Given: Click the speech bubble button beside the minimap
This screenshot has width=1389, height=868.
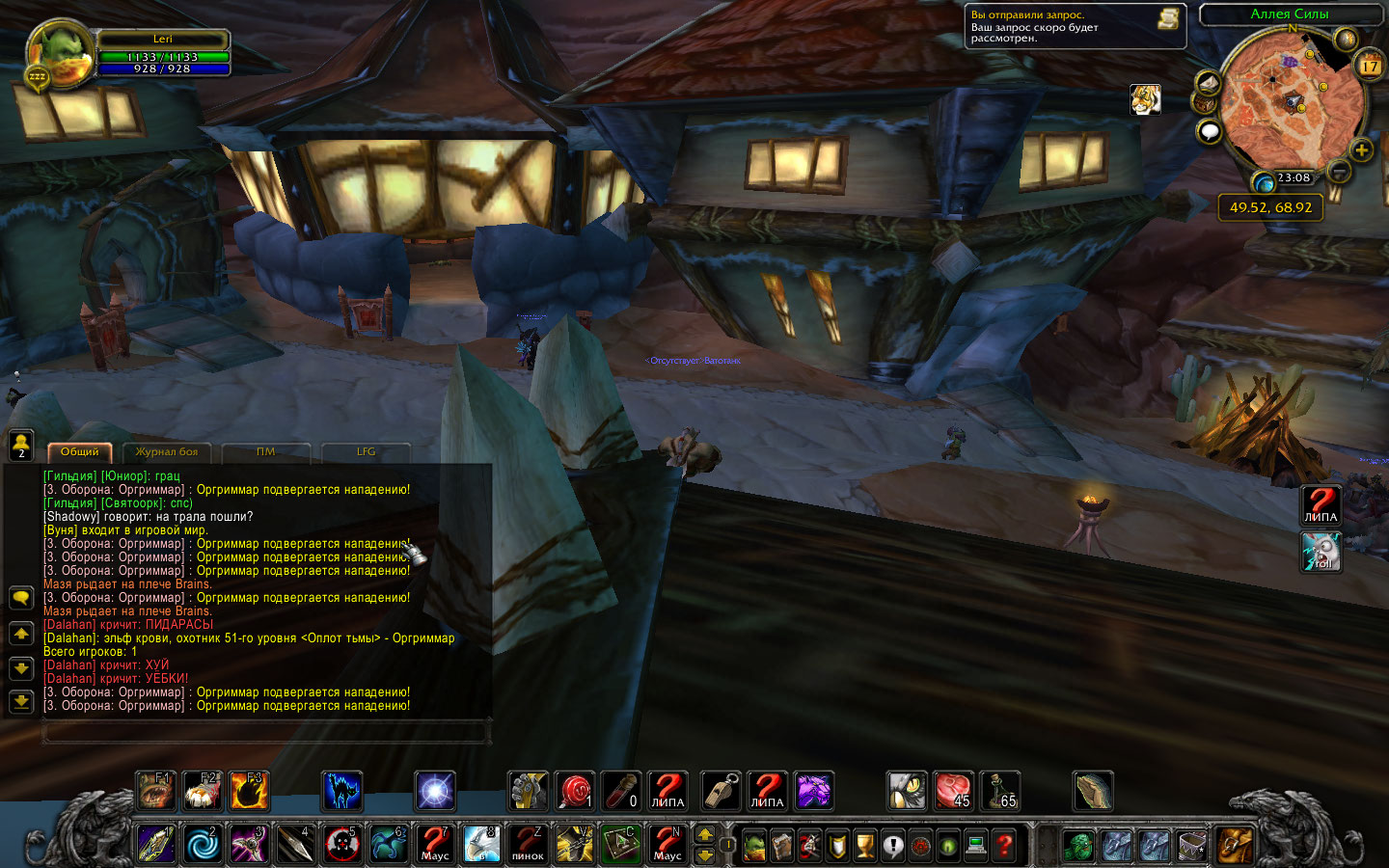Looking at the screenshot, I should (x=1209, y=131).
